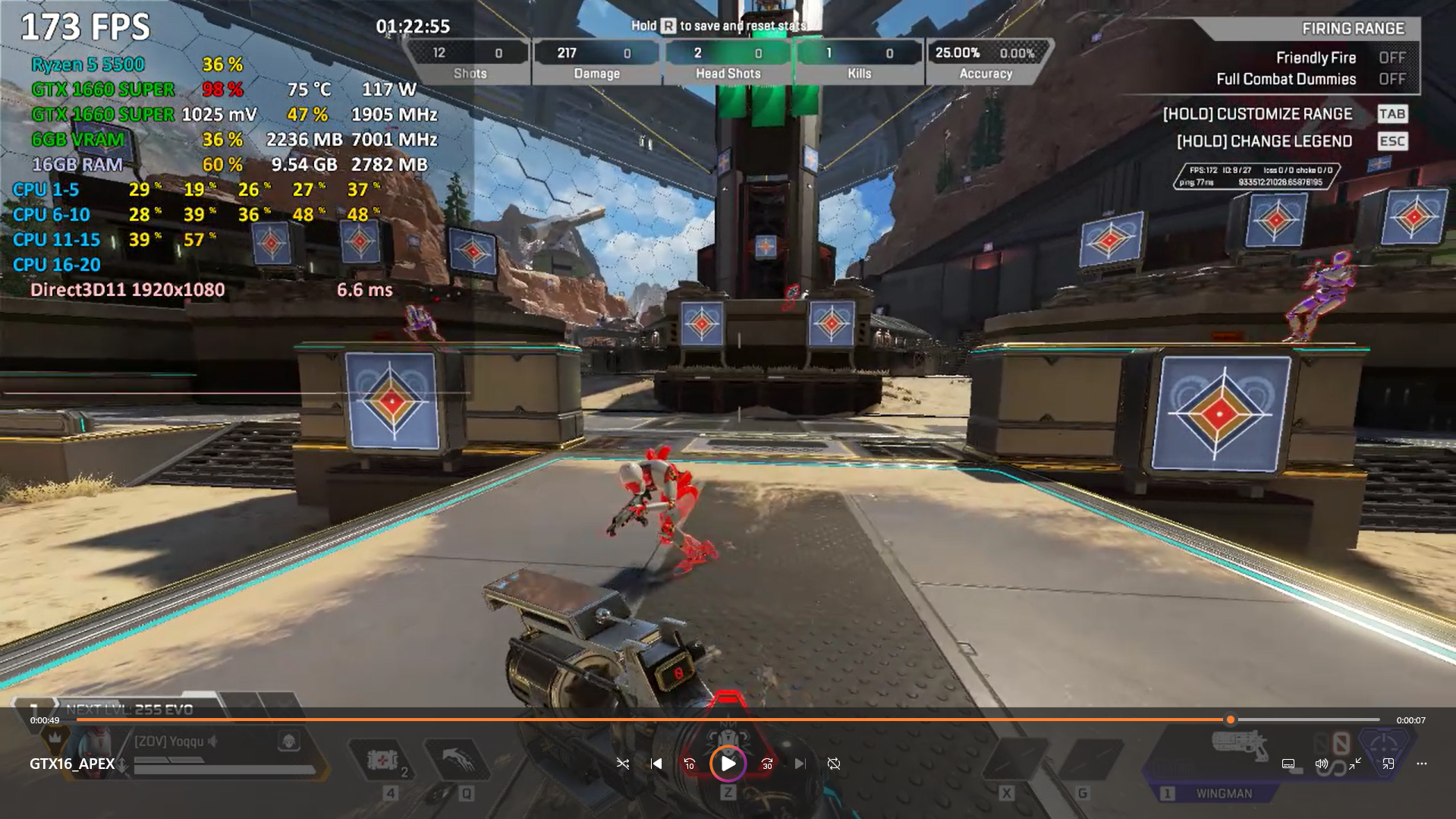
Task: Toggle the Friendly Fire OFF setting
Action: point(1392,58)
